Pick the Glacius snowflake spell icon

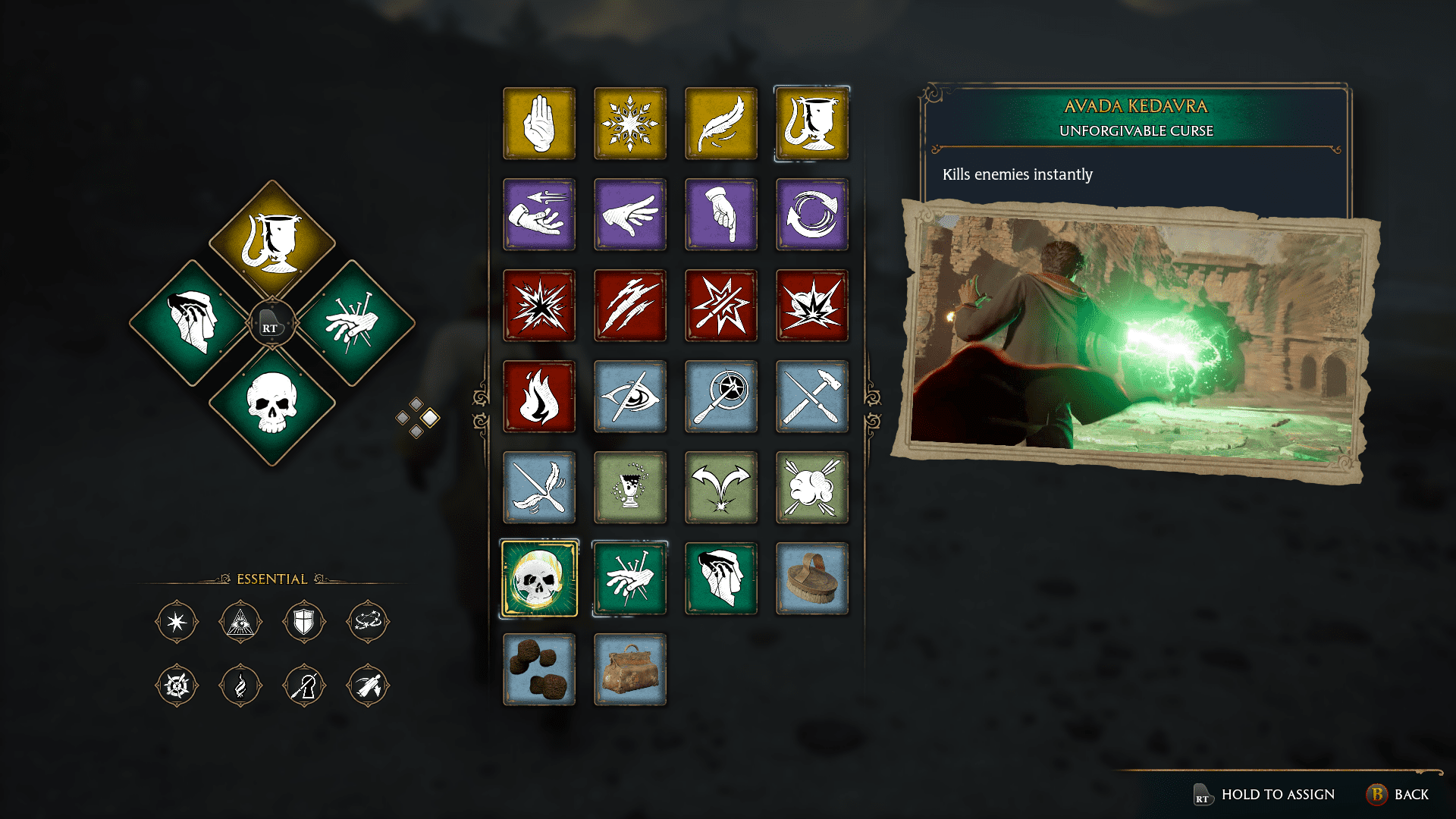tap(630, 124)
